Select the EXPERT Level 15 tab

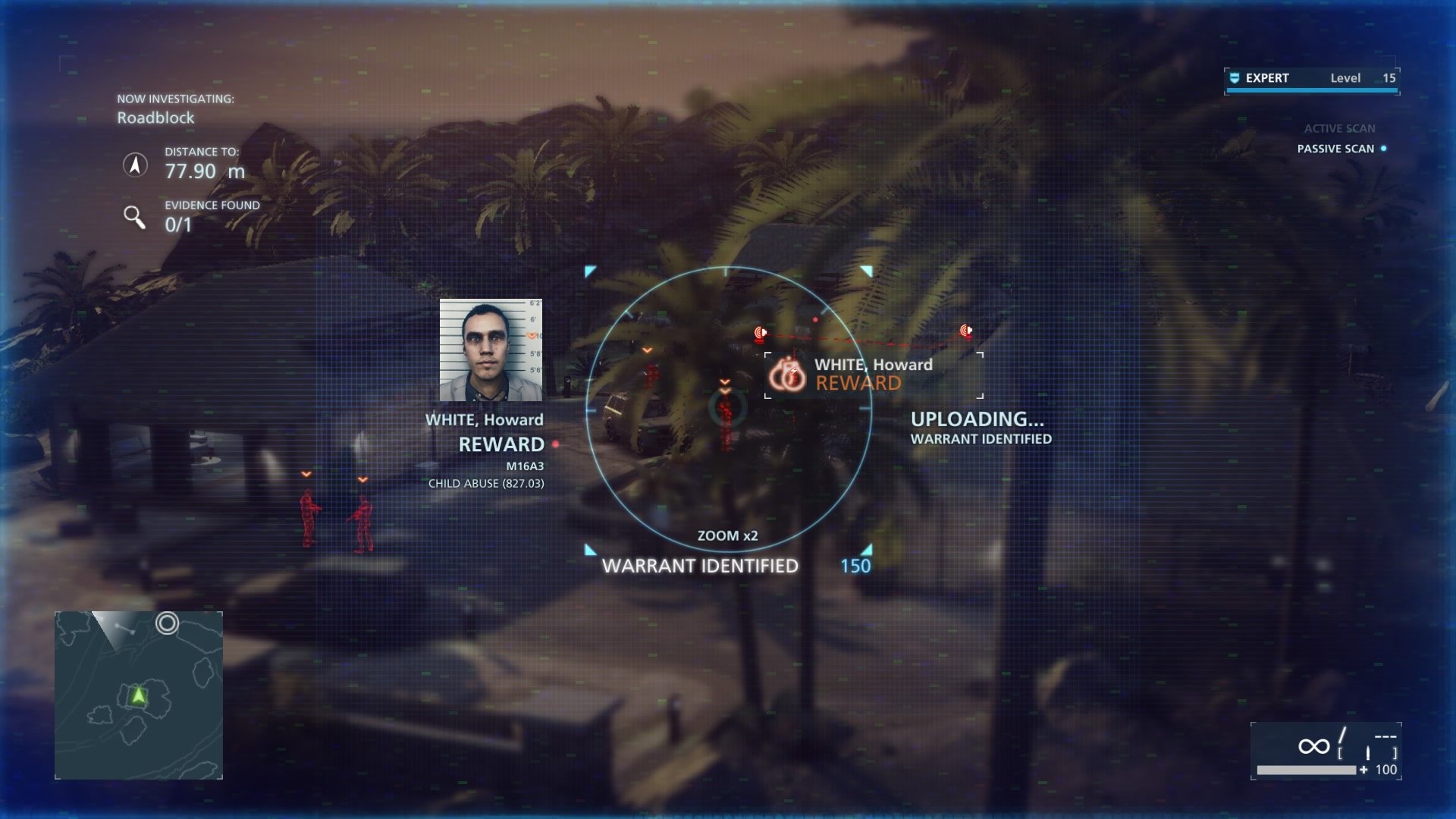tap(1310, 77)
